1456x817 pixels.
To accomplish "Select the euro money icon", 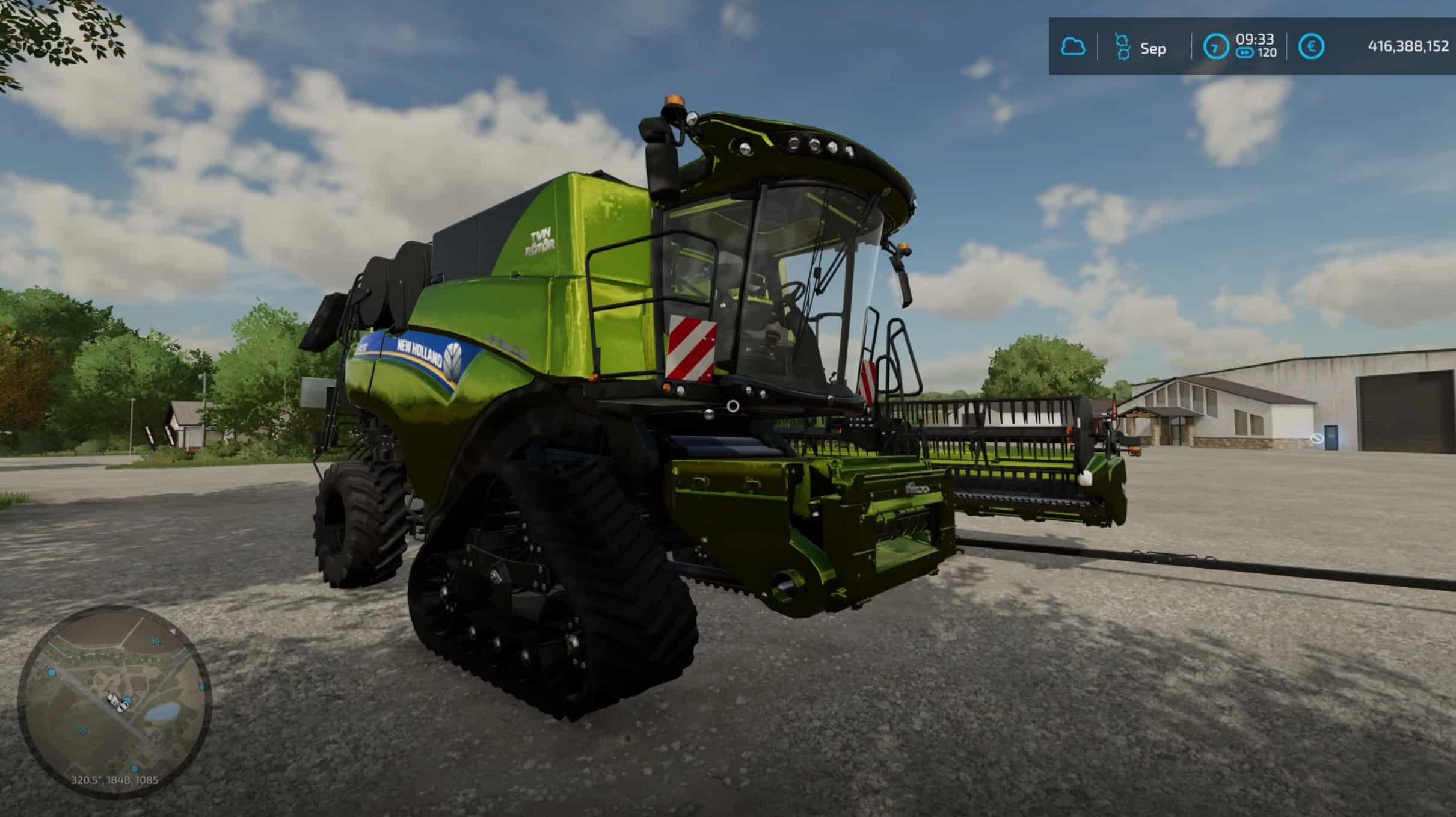I will point(1311,47).
